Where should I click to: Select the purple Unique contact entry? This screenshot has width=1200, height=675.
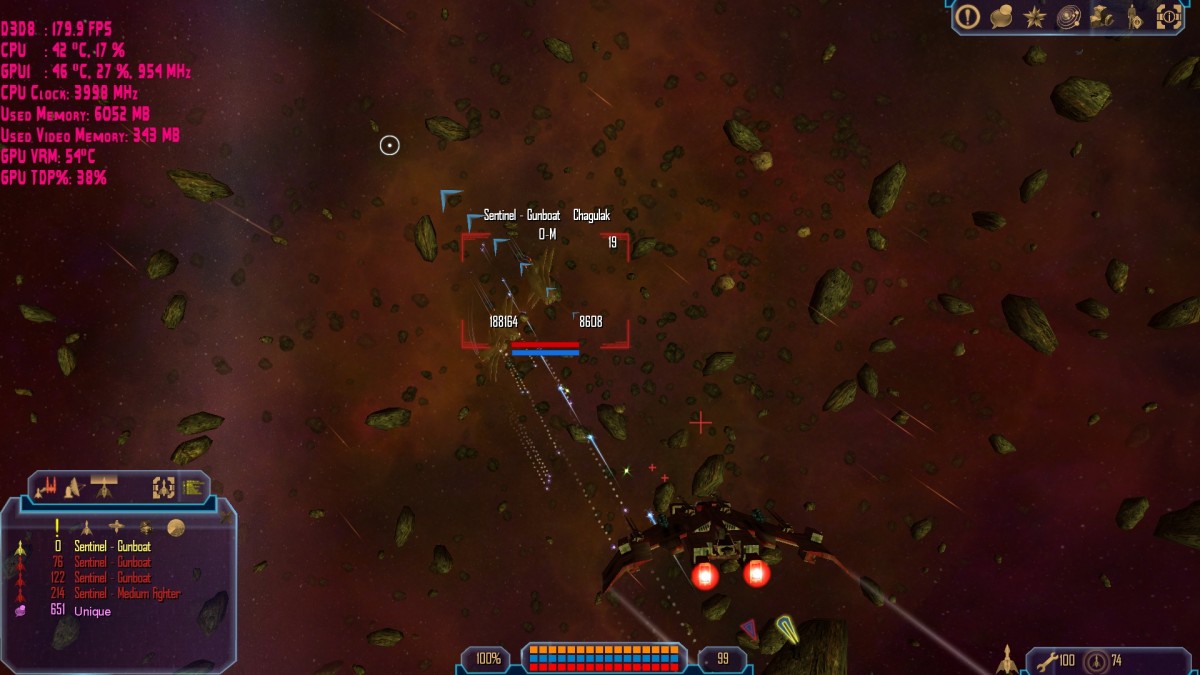92,610
